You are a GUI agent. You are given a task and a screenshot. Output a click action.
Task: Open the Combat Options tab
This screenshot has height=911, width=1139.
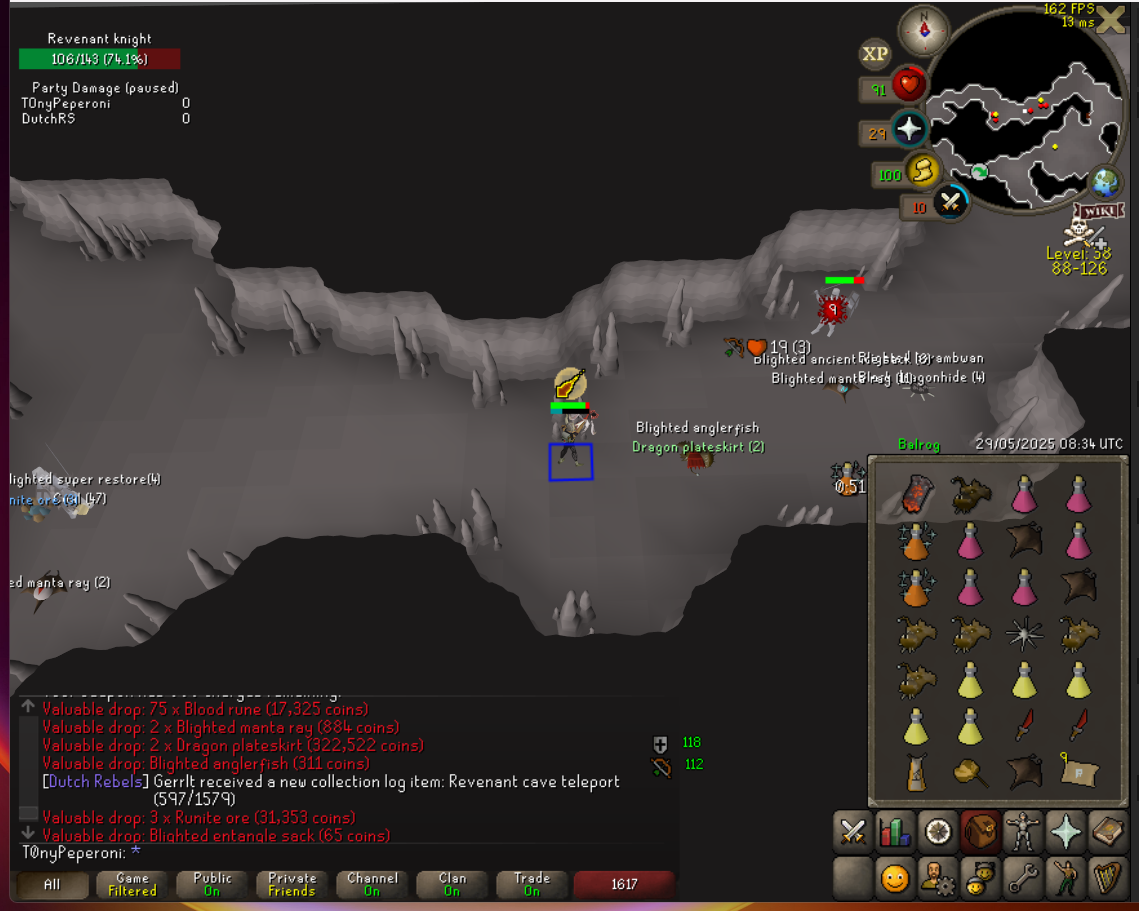tap(853, 831)
